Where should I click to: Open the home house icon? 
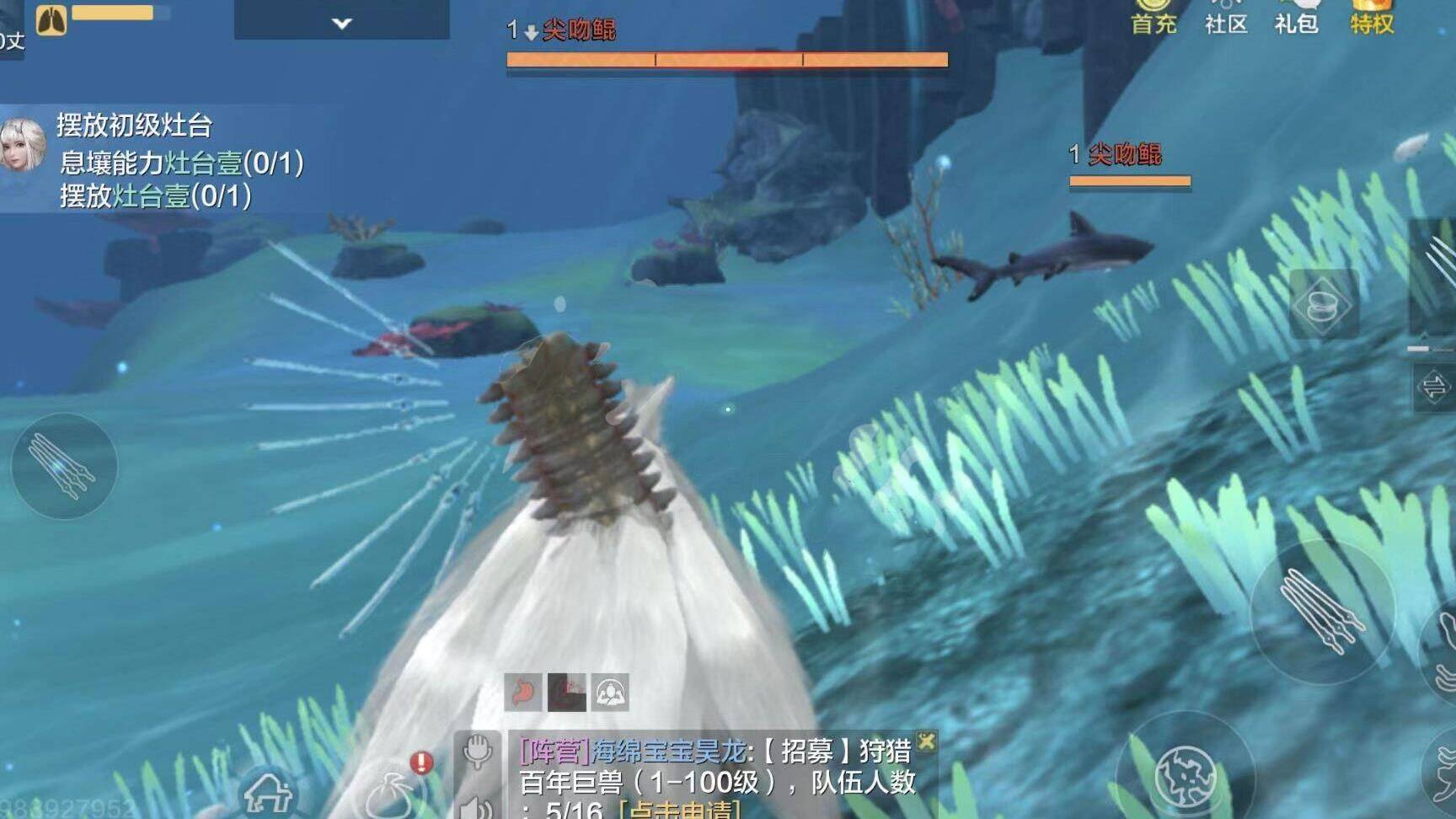pyautogui.click(x=268, y=792)
